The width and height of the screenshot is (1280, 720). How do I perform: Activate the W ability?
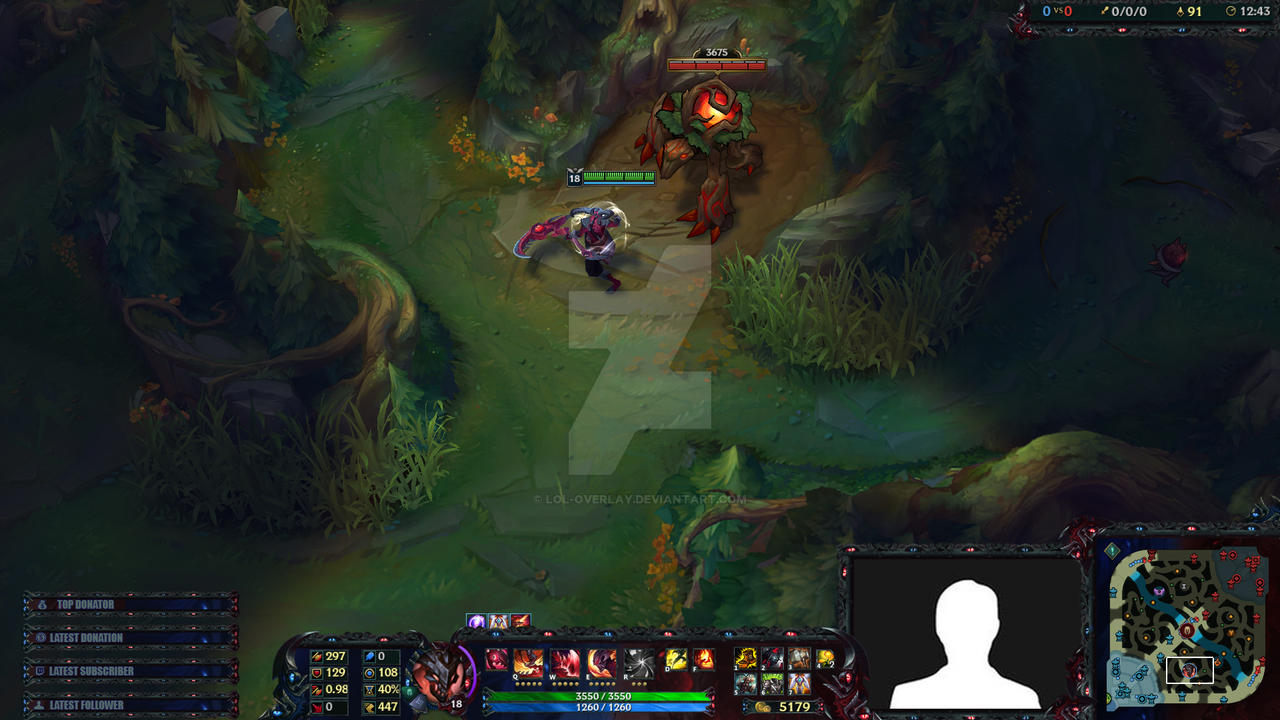point(563,663)
